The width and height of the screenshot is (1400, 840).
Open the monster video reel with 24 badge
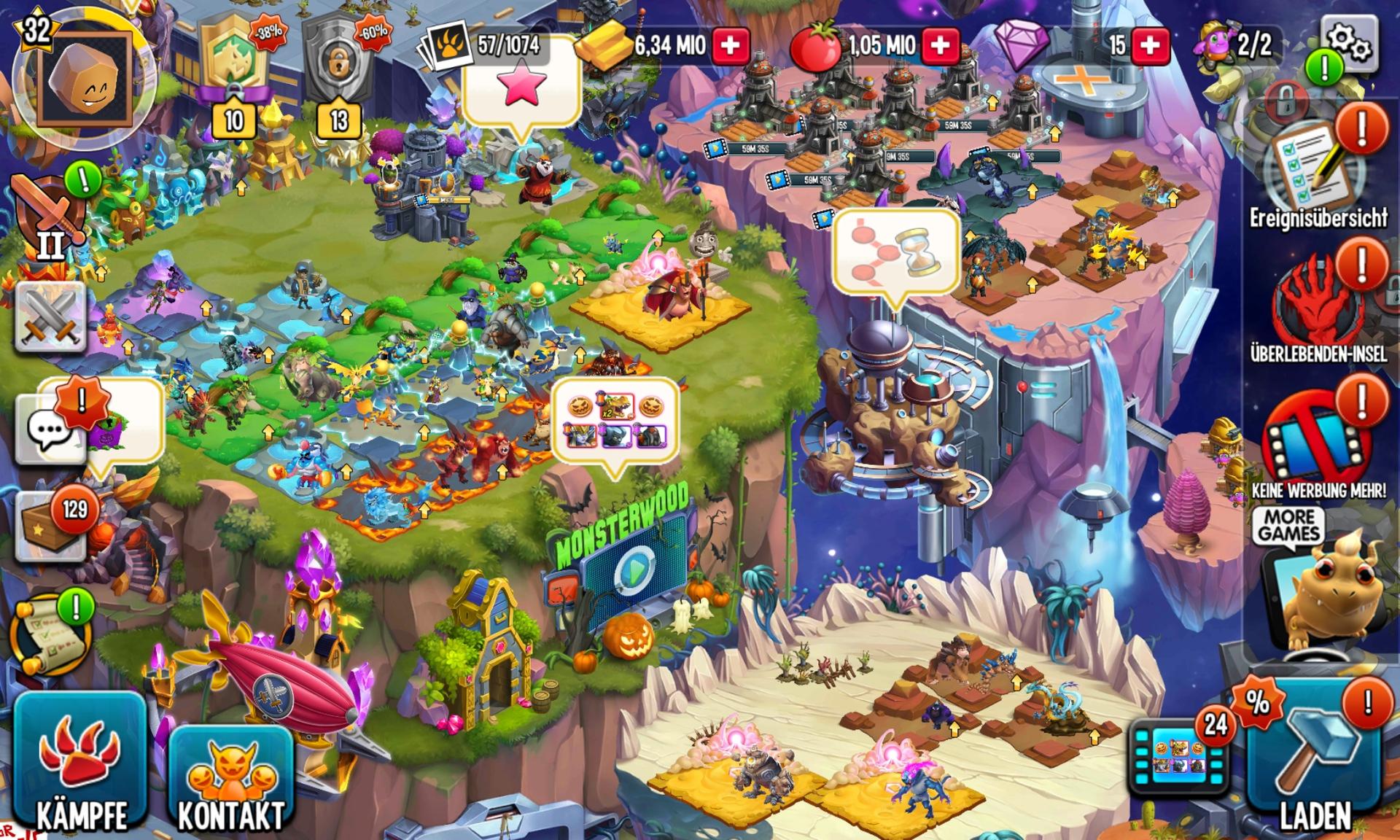point(1177,760)
